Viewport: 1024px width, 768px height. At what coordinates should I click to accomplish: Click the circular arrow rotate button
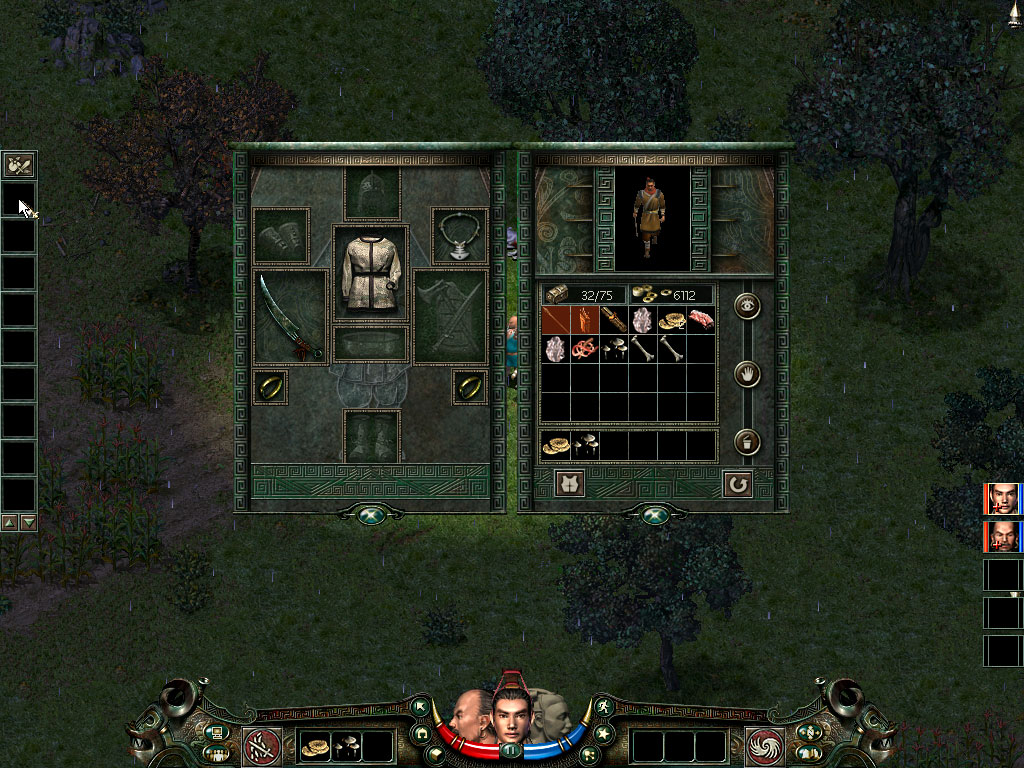pyautogui.click(x=737, y=484)
